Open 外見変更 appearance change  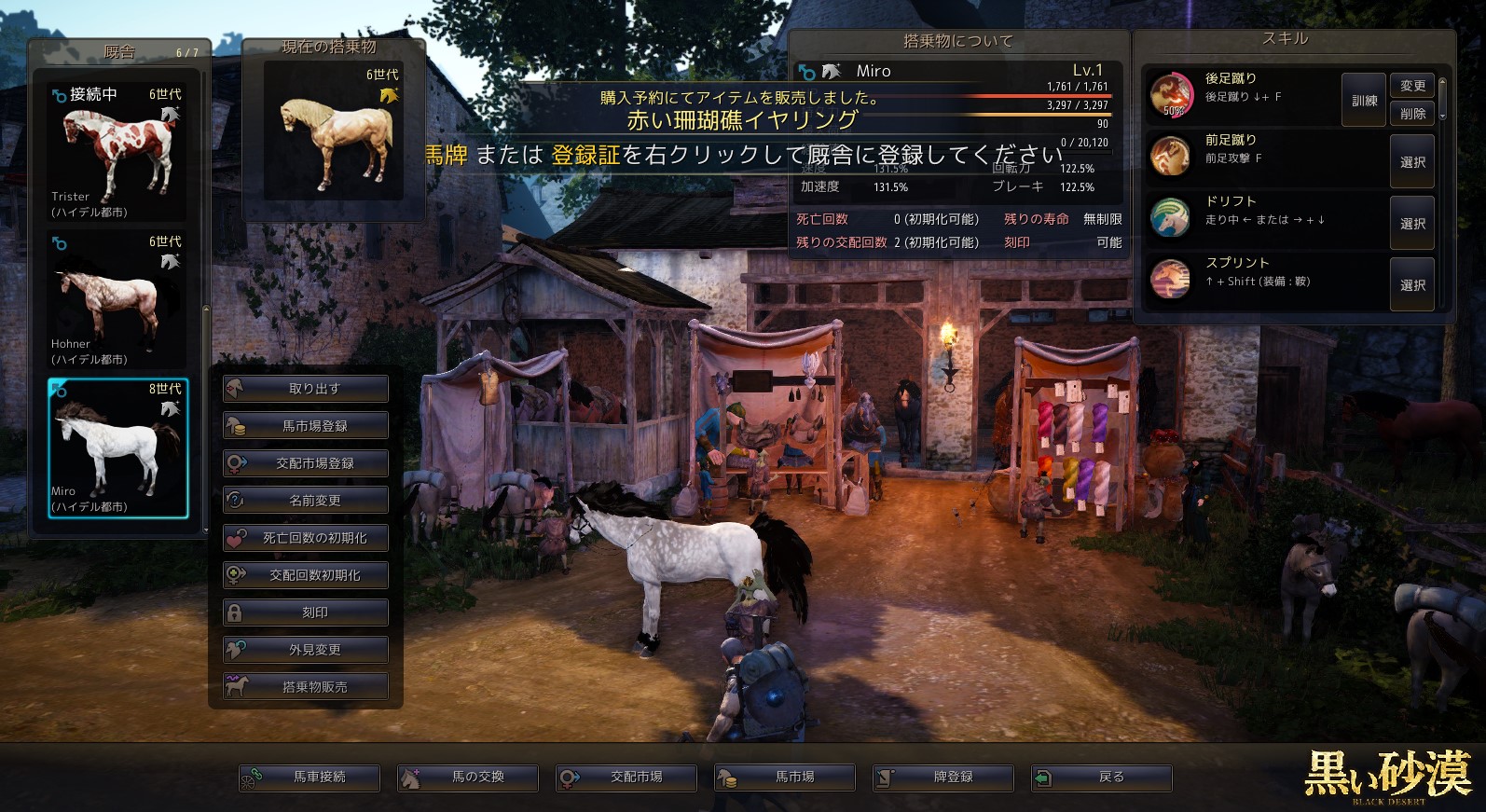pyautogui.click(x=306, y=650)
